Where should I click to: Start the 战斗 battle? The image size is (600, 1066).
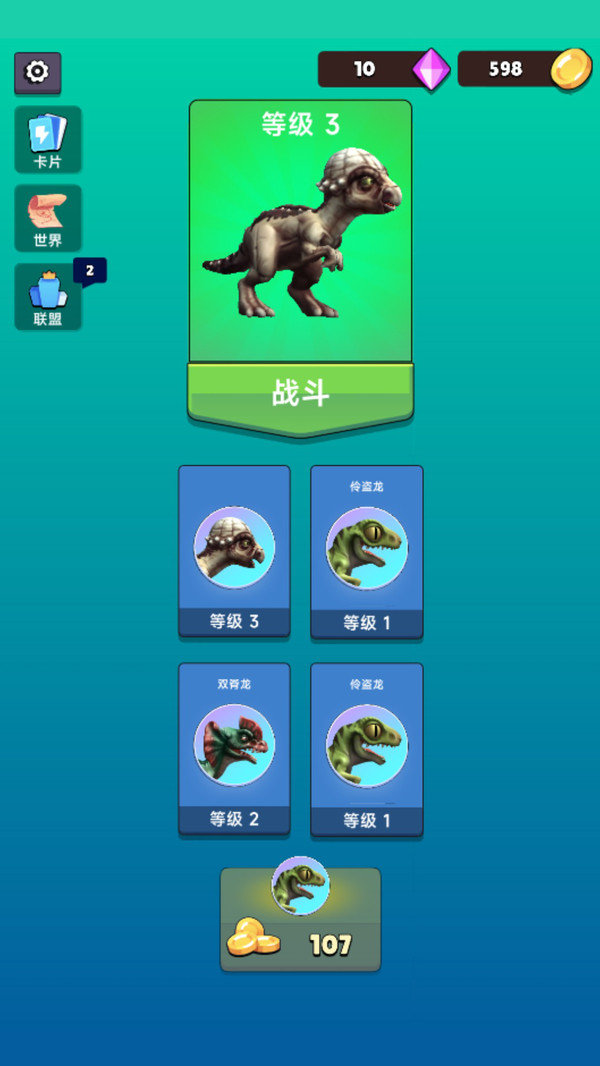[300, 393]
